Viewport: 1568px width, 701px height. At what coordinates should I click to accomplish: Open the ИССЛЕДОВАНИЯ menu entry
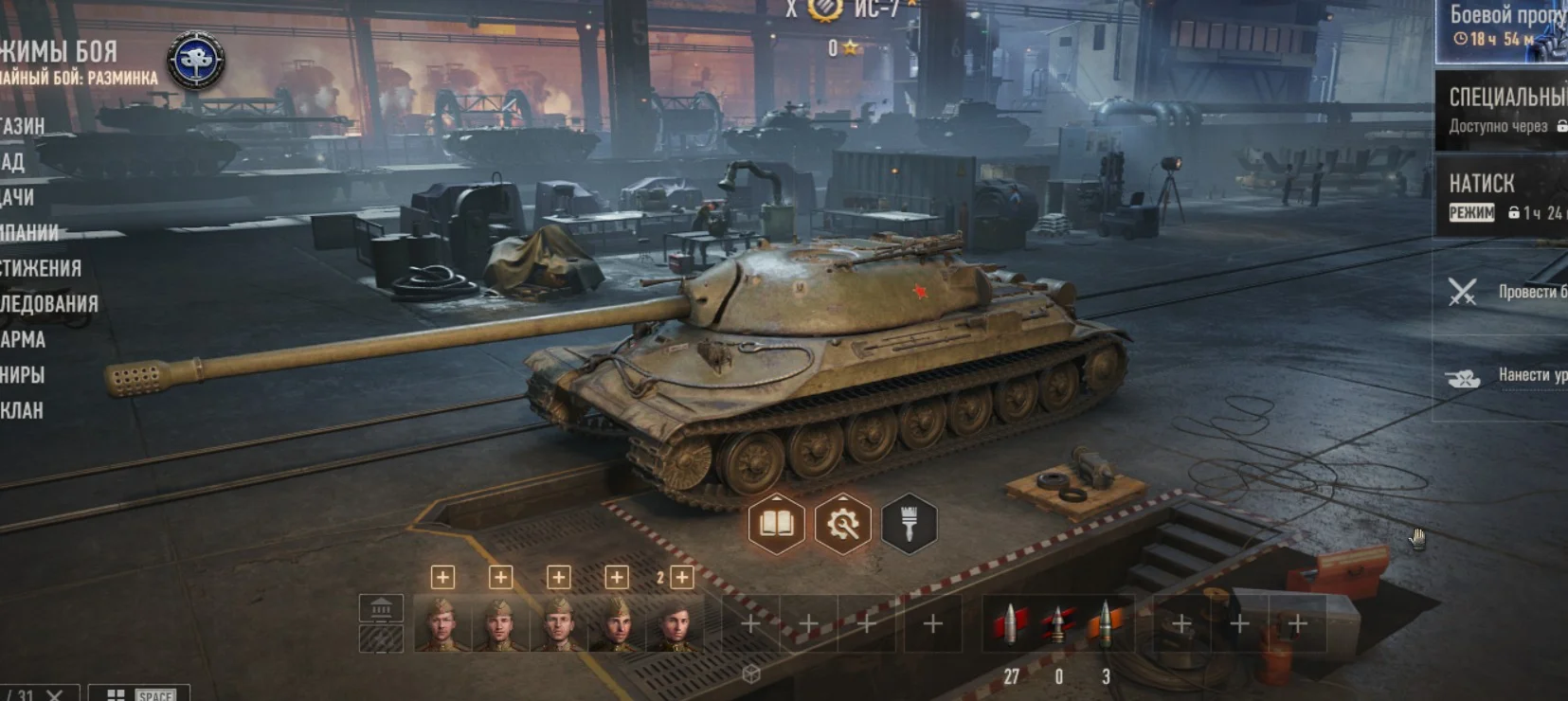click(49, 305)
